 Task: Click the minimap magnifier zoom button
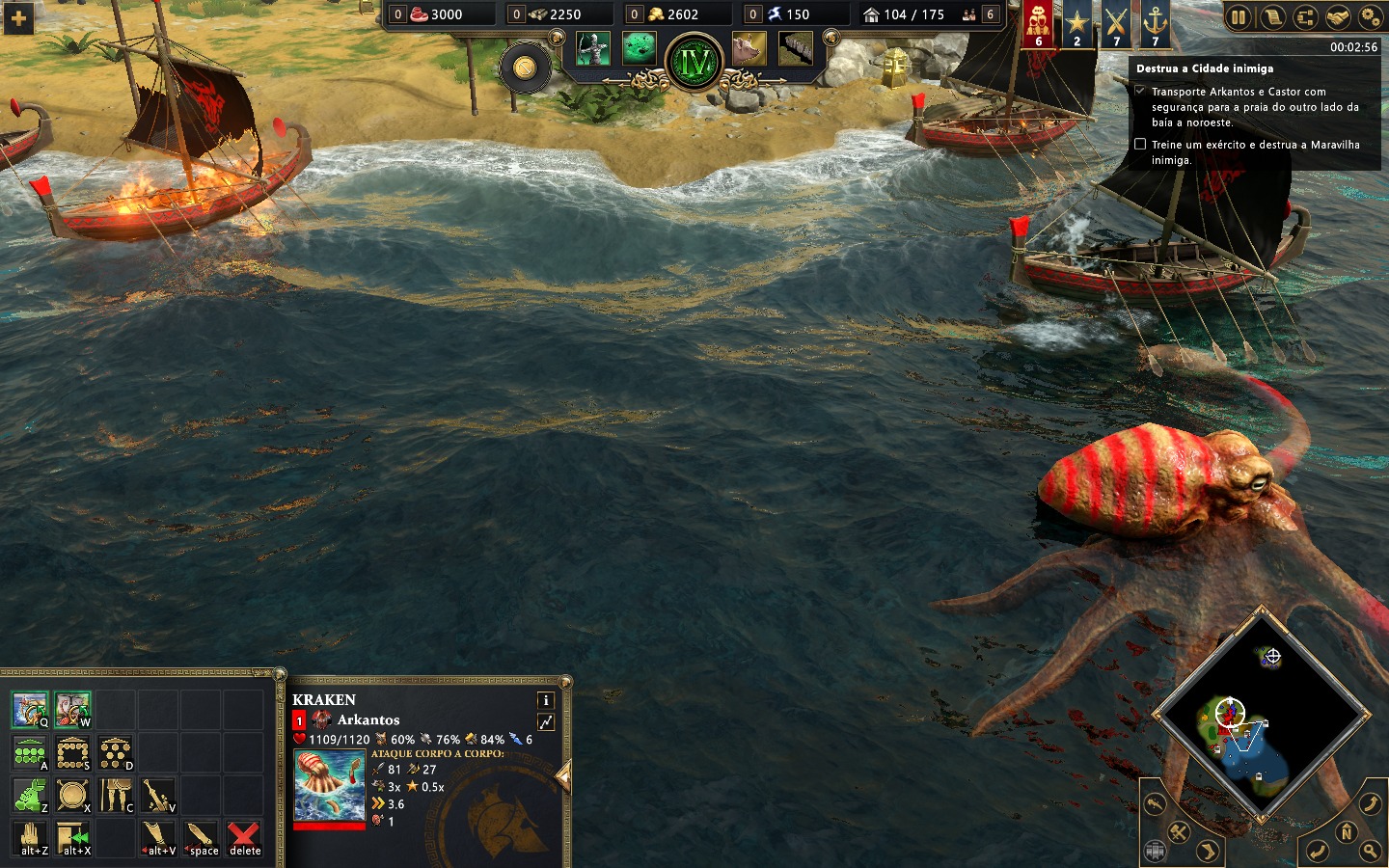coord(1371,851)
